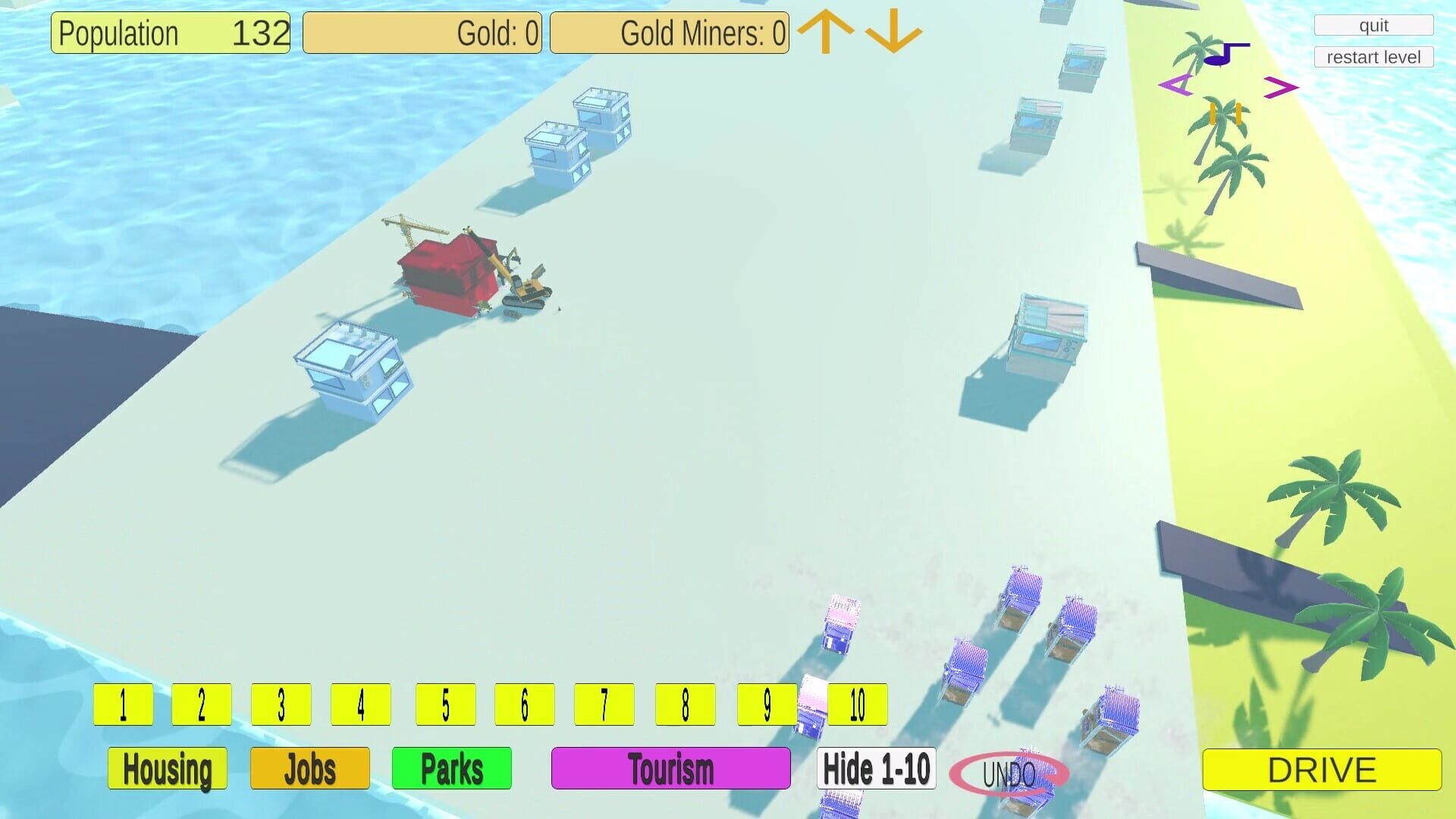Click the quit button
This screenshot has width=1456, height=819.
tap(1373, 25)
